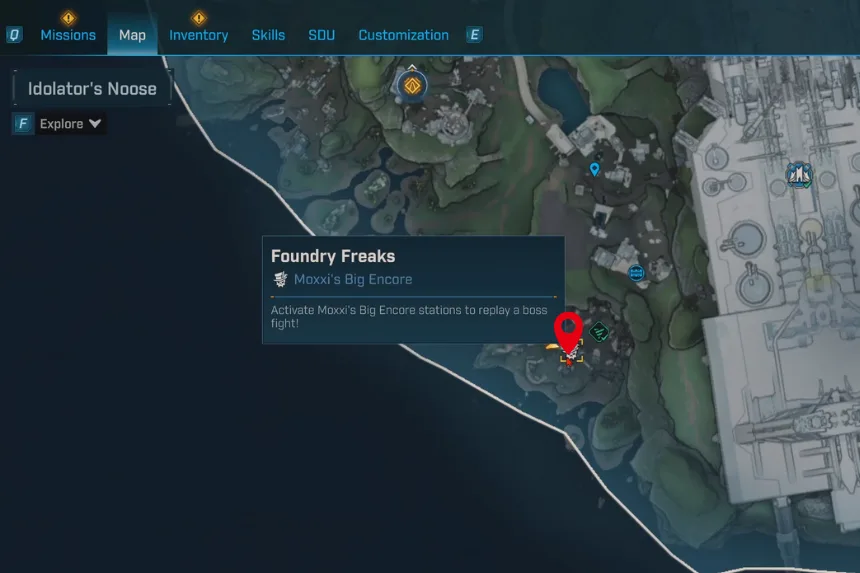Open the Inventory tab
860x573 pixels.
pyautogui.click(x=198, y=35)
